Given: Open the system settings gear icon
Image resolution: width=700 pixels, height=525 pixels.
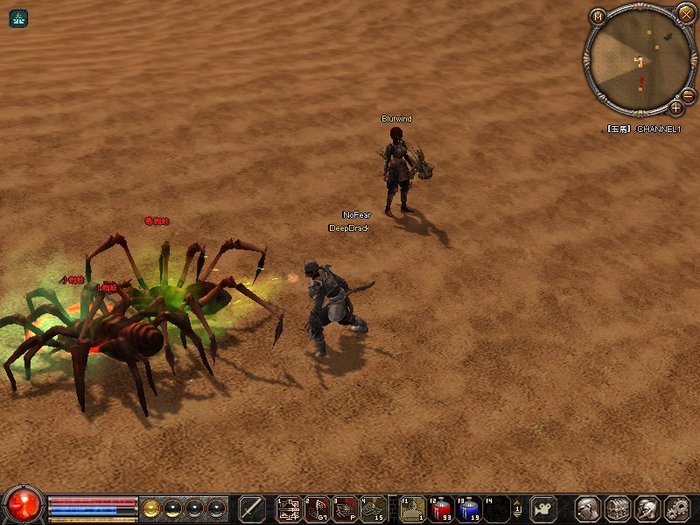Looking at the screenshot, I should (676, 508).
